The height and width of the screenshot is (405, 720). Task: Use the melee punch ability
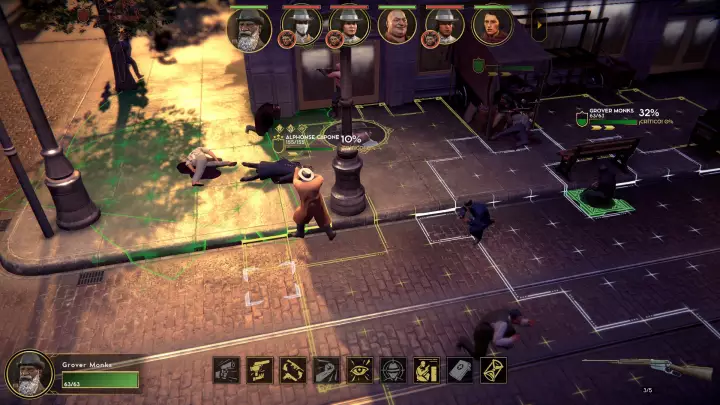[326, 370]
